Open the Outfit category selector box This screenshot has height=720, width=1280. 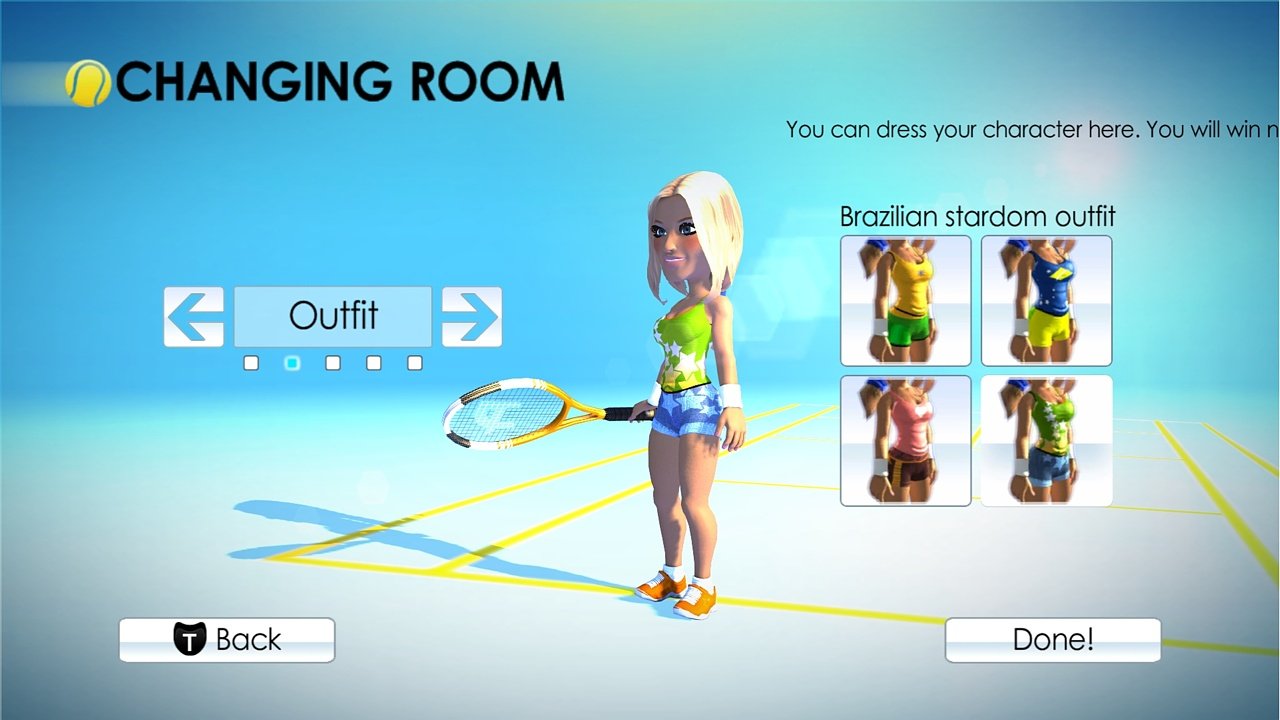(332, 316)
